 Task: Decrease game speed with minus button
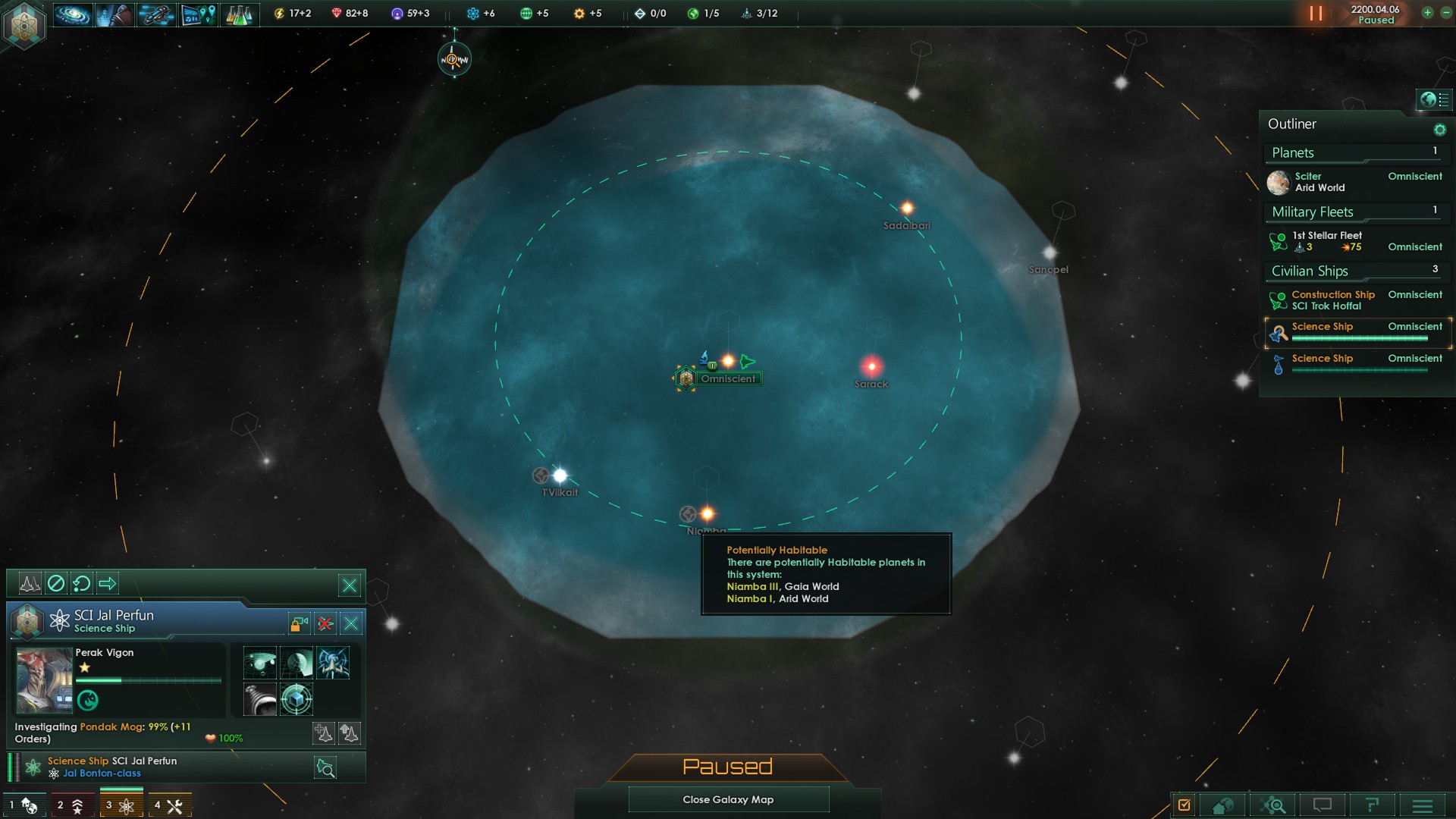pos(1445,13)
